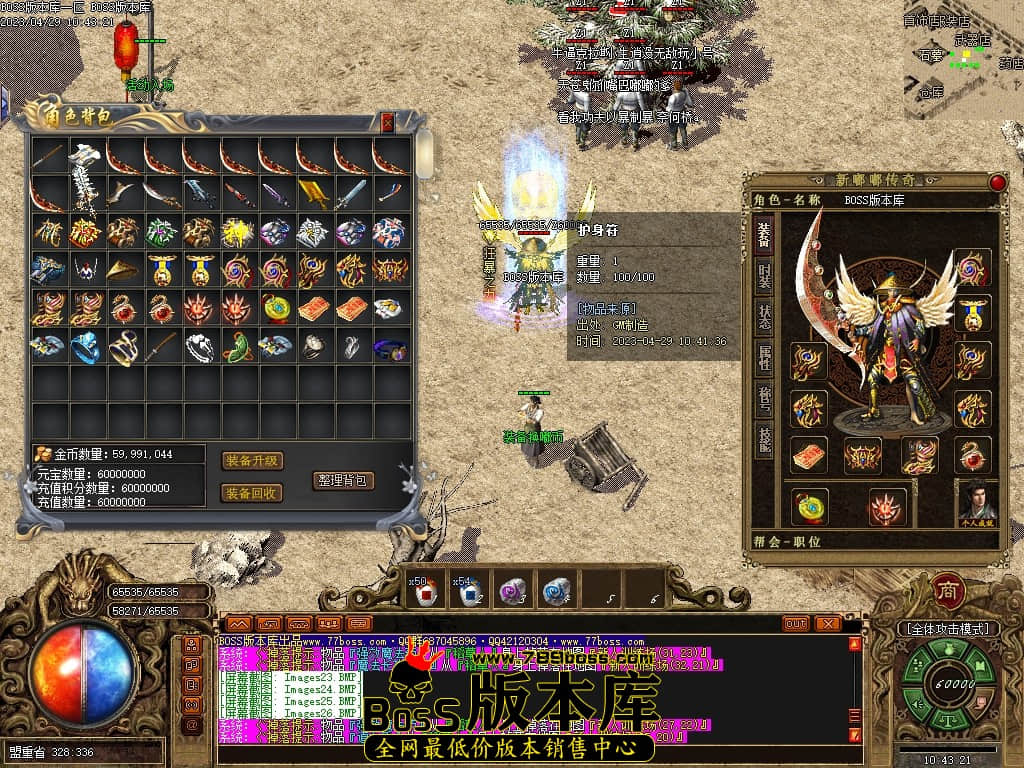The image size is (1024, 768).
Task: Toggle the 全体攻击模式 attack mode label
Action: pos(947,629)
